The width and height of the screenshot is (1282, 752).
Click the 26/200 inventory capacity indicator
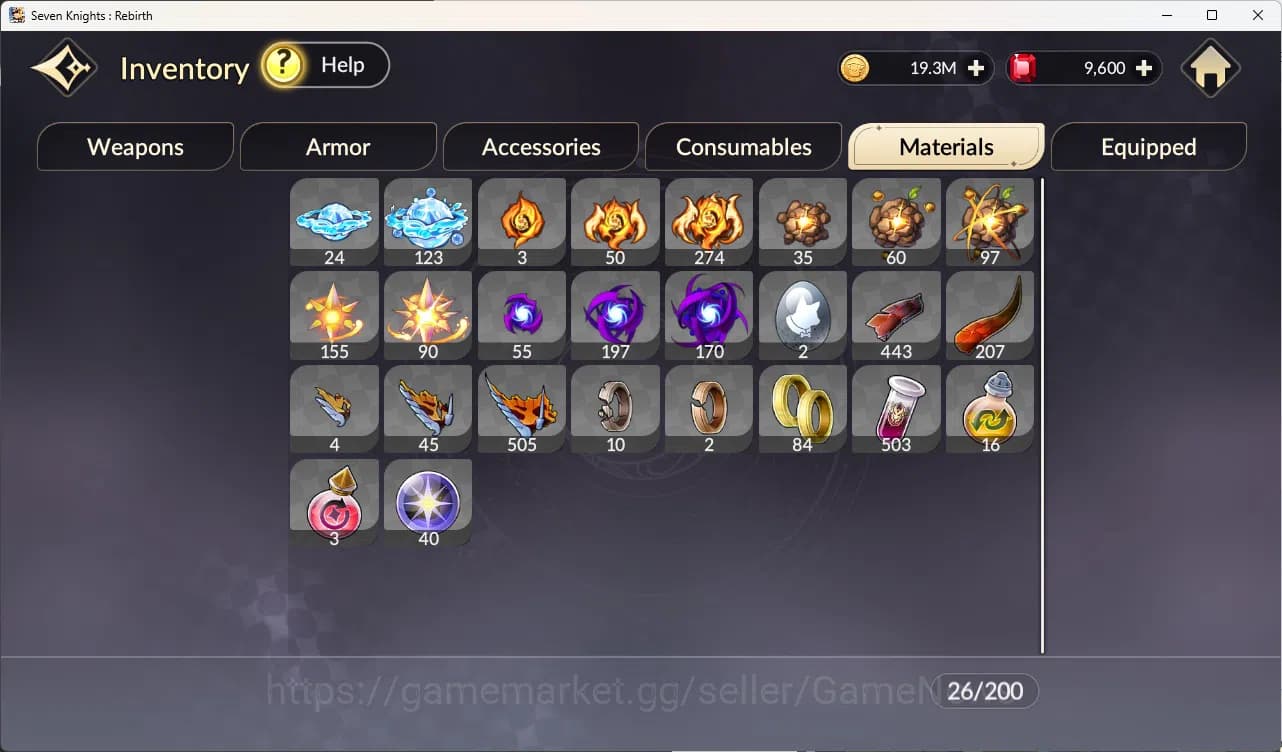985,691
